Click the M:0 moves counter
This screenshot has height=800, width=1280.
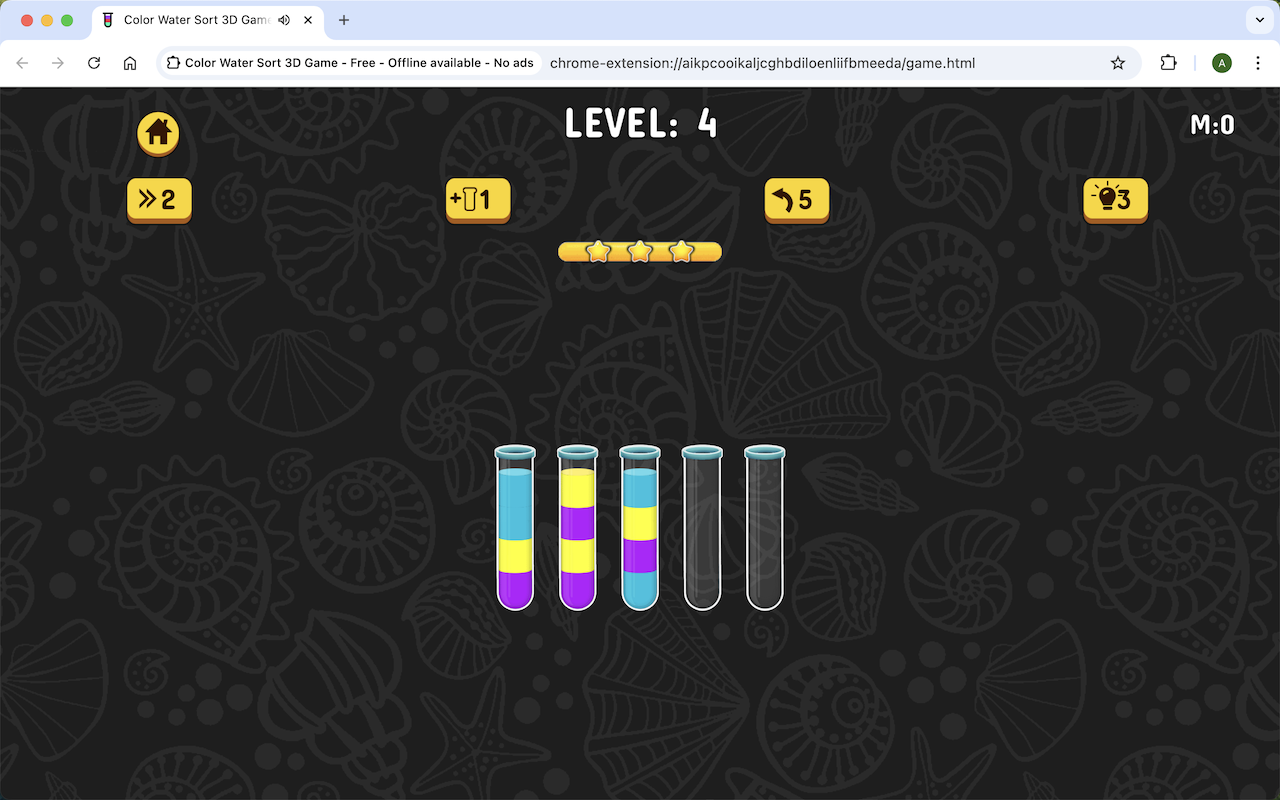pyautogui.click(x=1212, y=124)
